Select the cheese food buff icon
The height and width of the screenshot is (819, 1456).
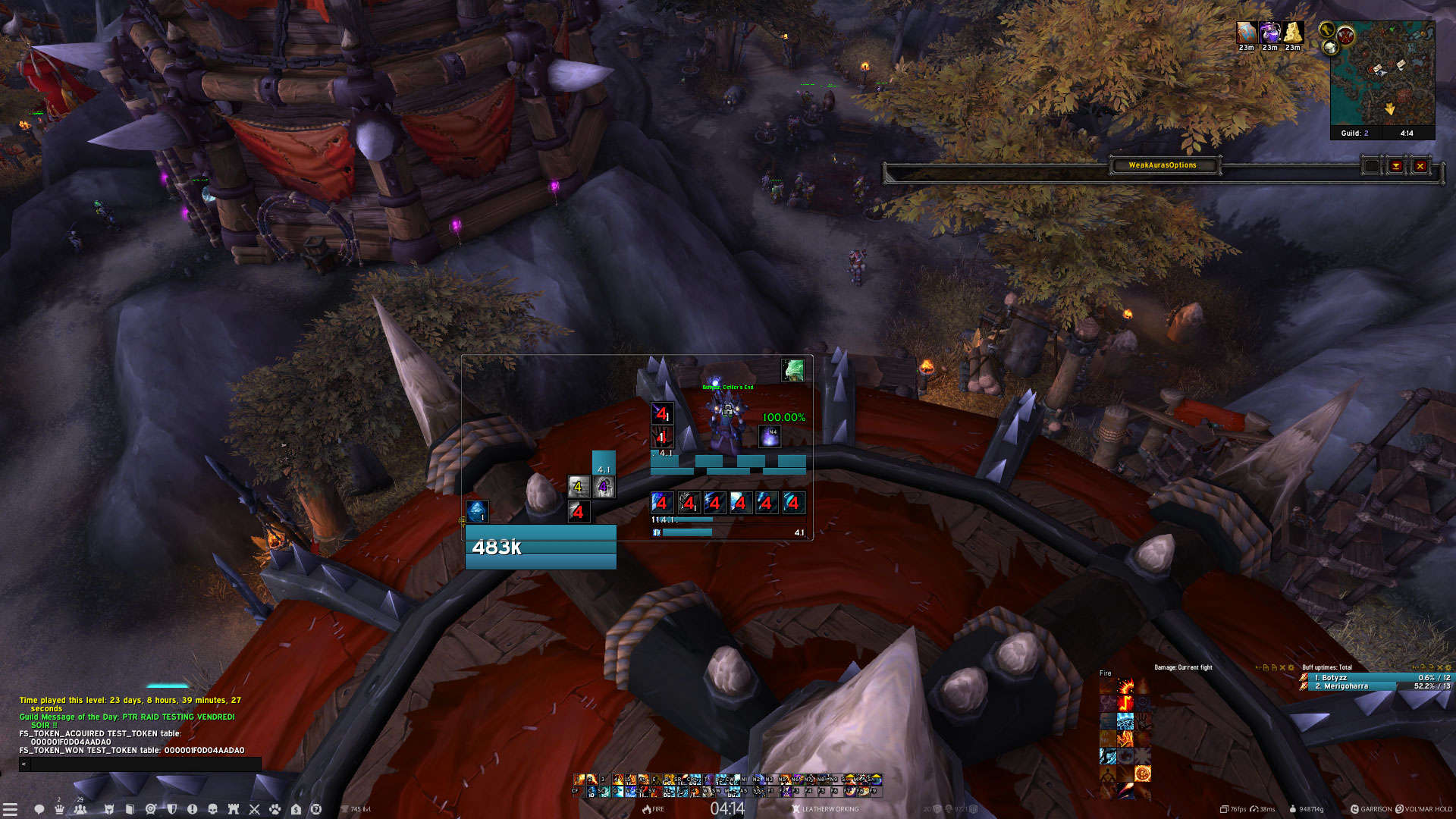tap(1293, 33)
